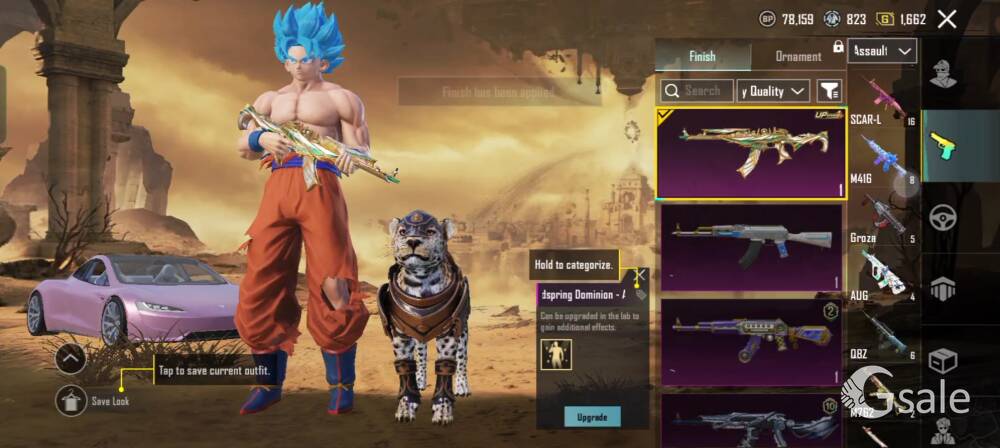Tap the Save Look hanger button
This screenshot has height=448, width=1000.
(70, 401)
